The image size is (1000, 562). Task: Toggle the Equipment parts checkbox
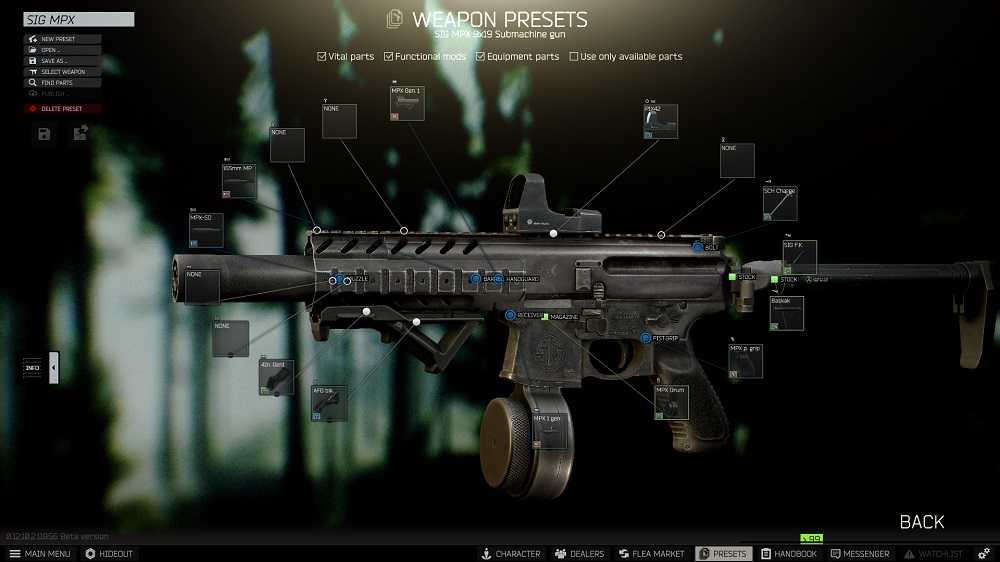[x=480, y=57]
